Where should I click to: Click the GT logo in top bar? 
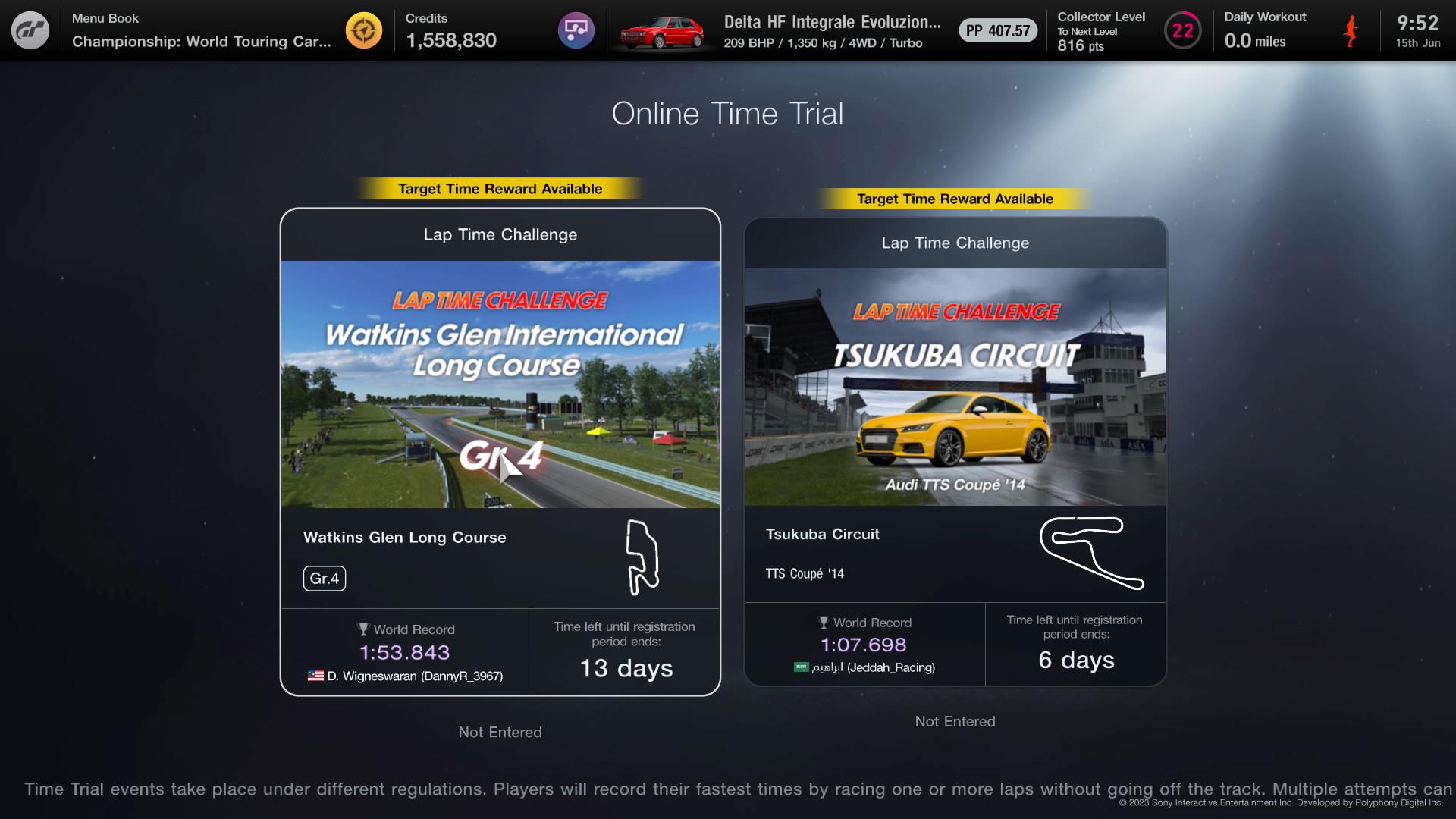[x=30, y=30]
